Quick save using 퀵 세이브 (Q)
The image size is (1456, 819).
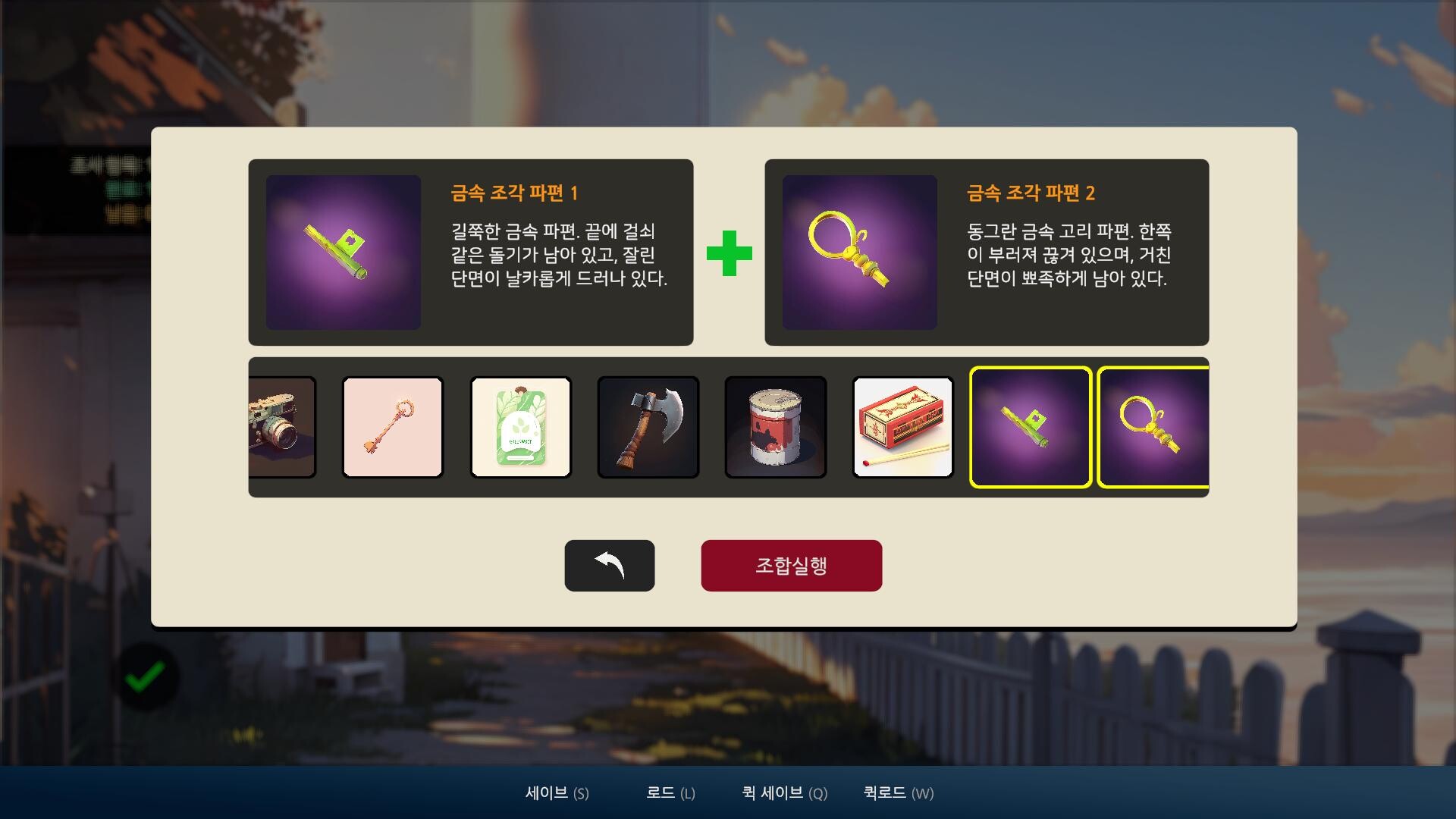click(x=784, y=793)
